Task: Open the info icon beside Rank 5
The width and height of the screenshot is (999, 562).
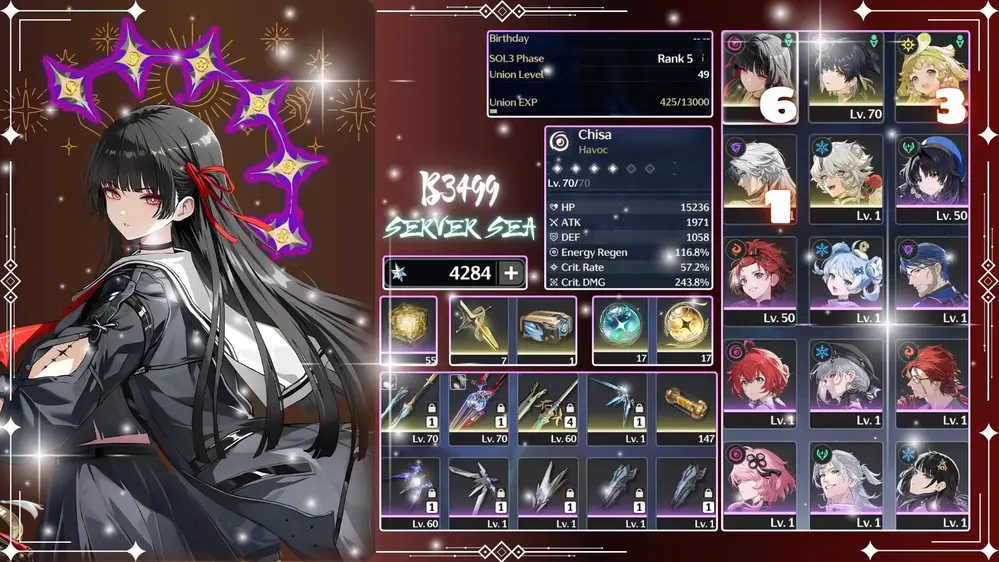Action: 703,59
